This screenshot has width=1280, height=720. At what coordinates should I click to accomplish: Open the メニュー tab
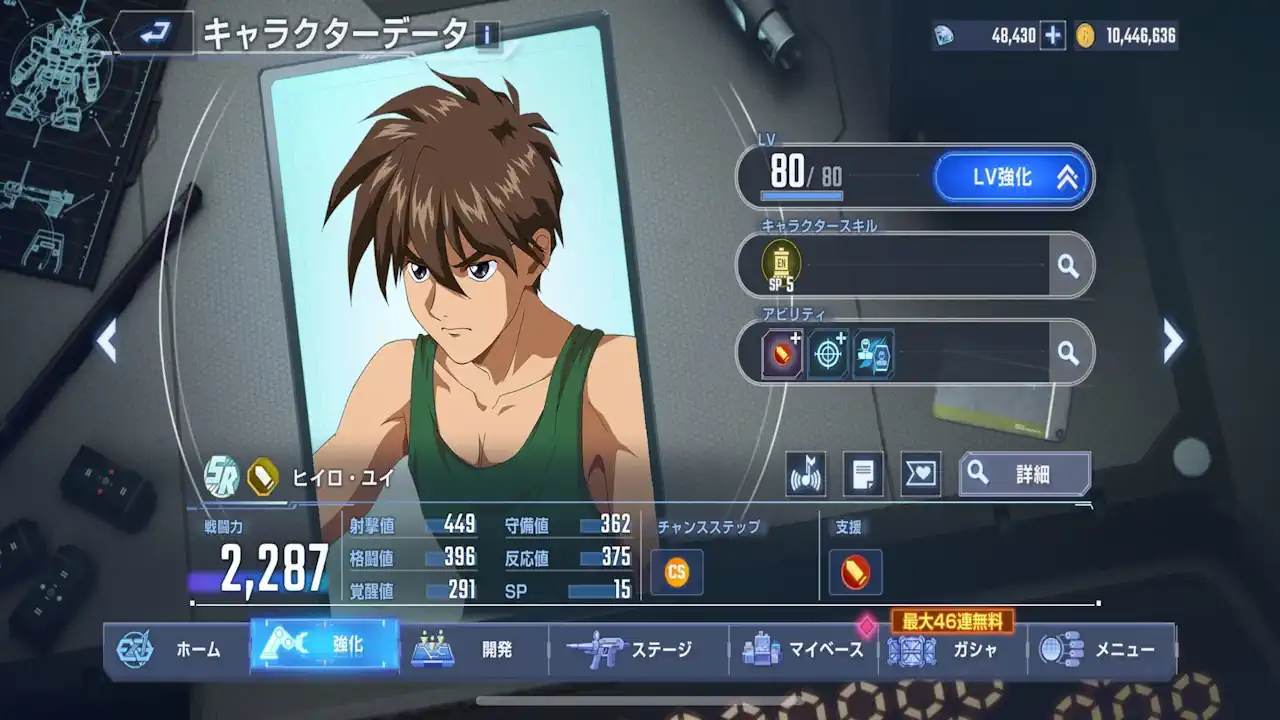click(x=1101, y=650)
